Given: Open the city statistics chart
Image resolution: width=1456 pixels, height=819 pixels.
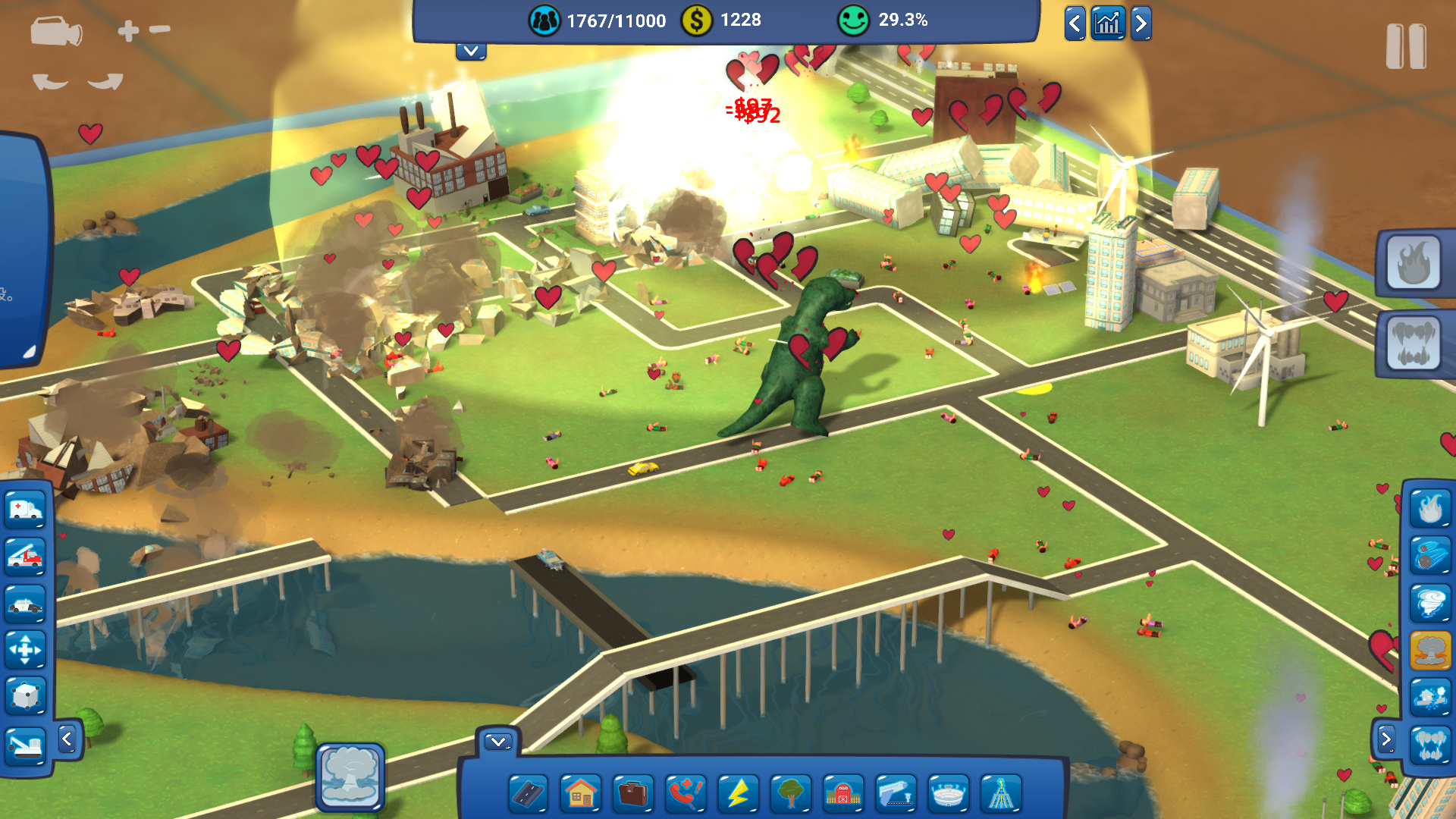Looking at the screenshot, I should (1108, 24).
